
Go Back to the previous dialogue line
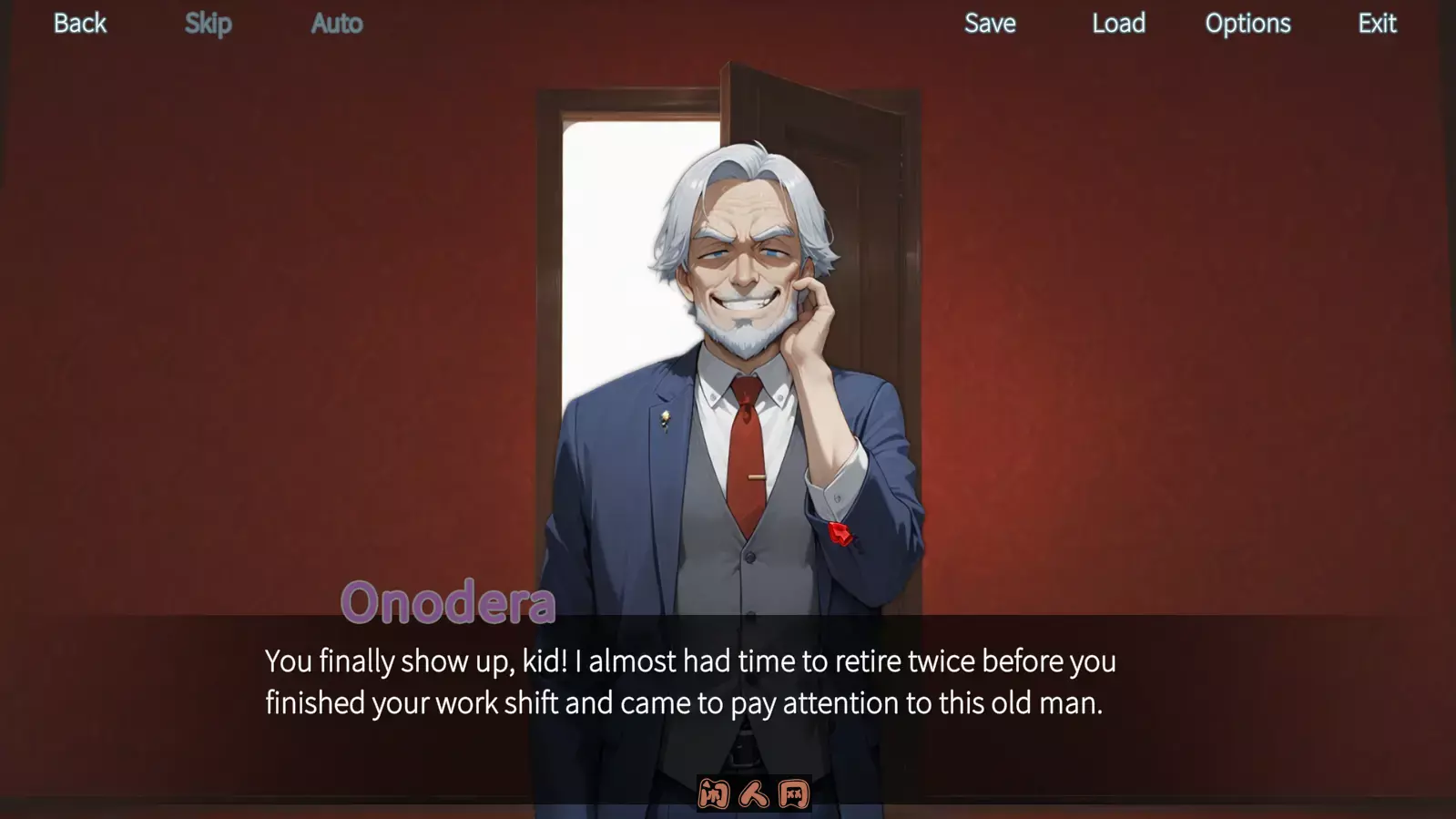[79, 24]
